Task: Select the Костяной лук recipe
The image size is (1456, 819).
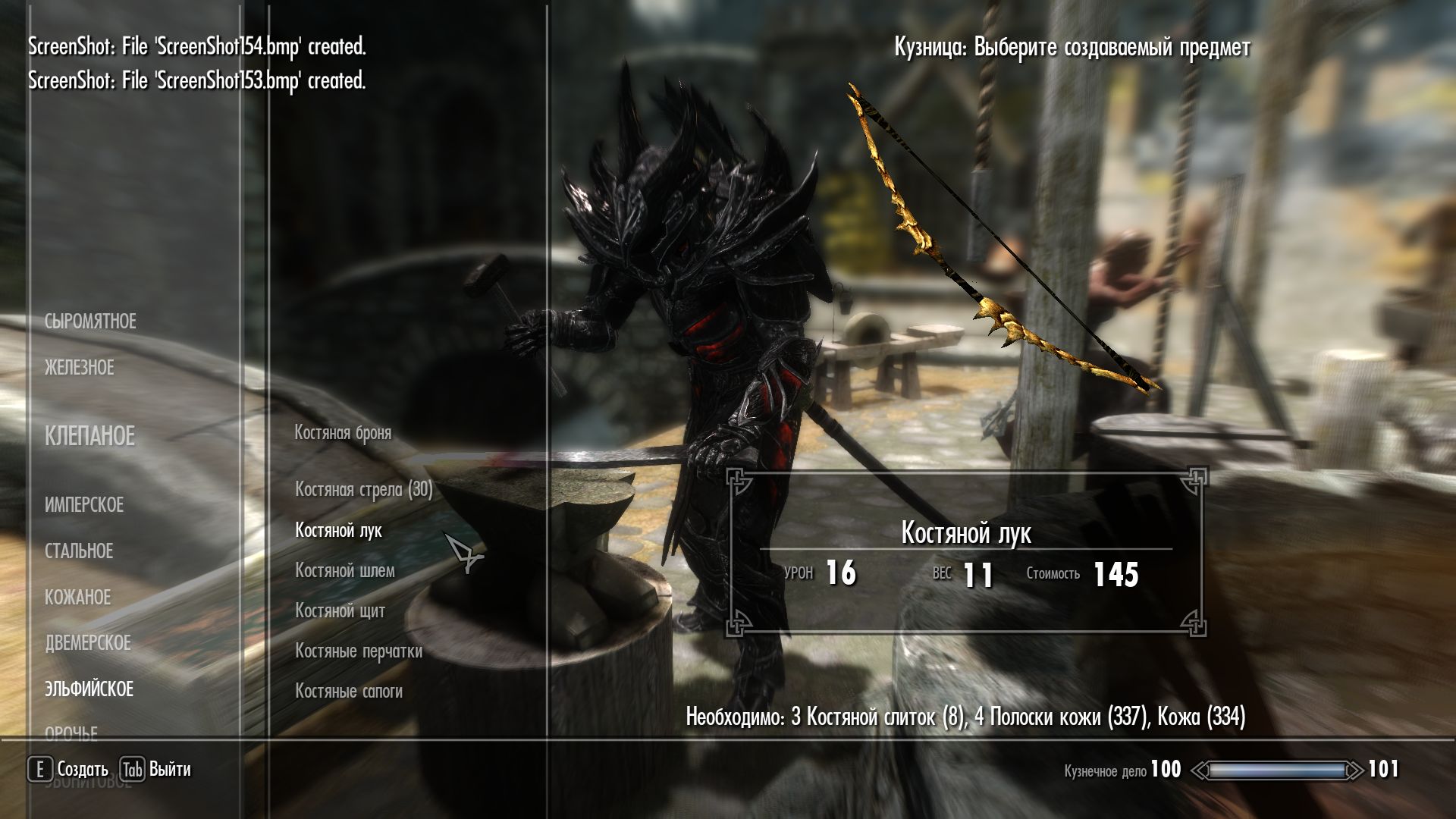Action: point(338,530)
